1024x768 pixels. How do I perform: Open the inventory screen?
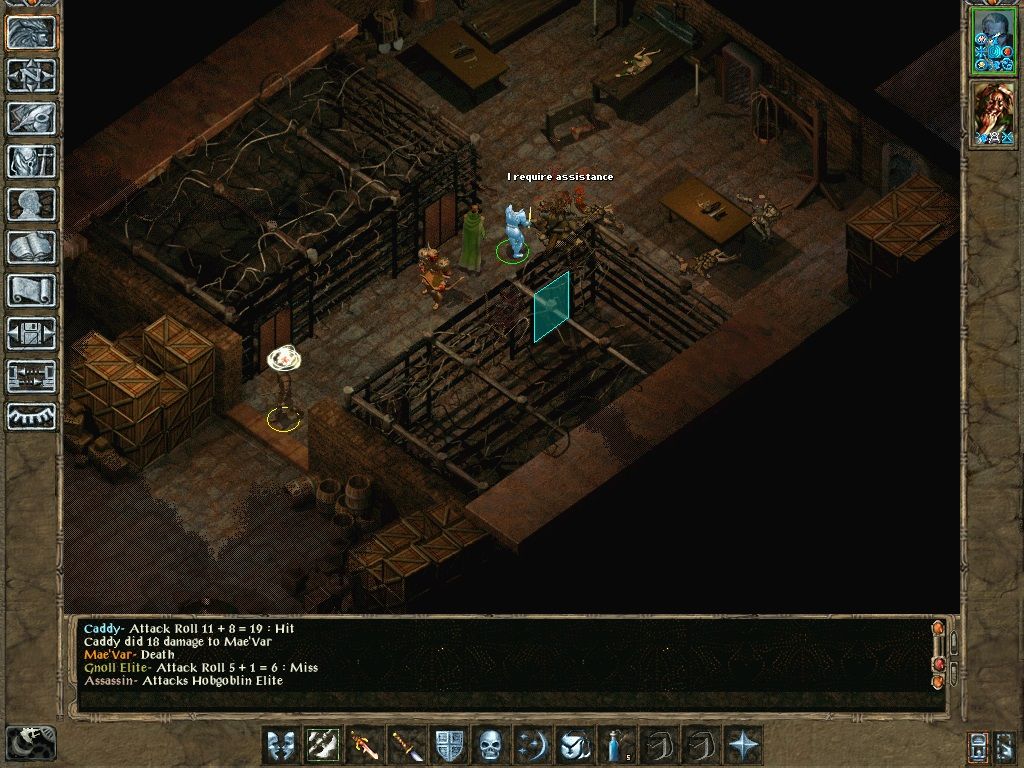31,161
